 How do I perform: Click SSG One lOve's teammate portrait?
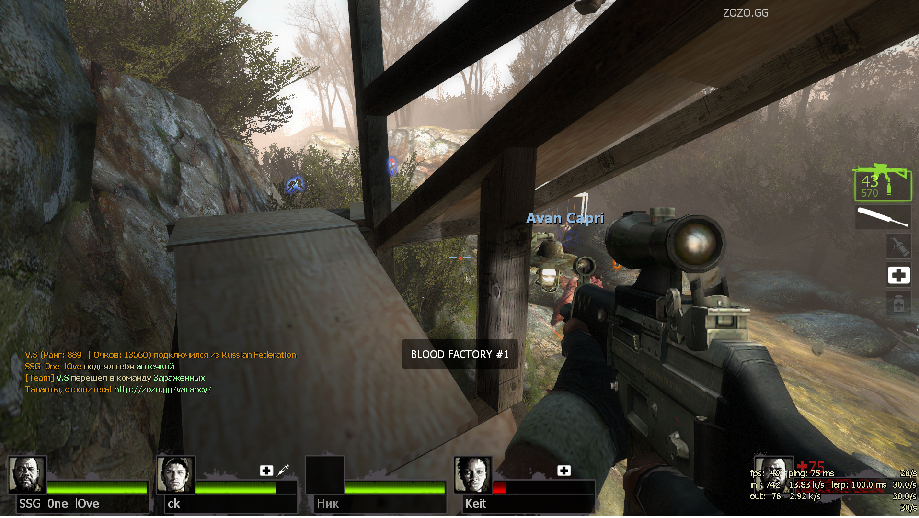coord(27,474)
